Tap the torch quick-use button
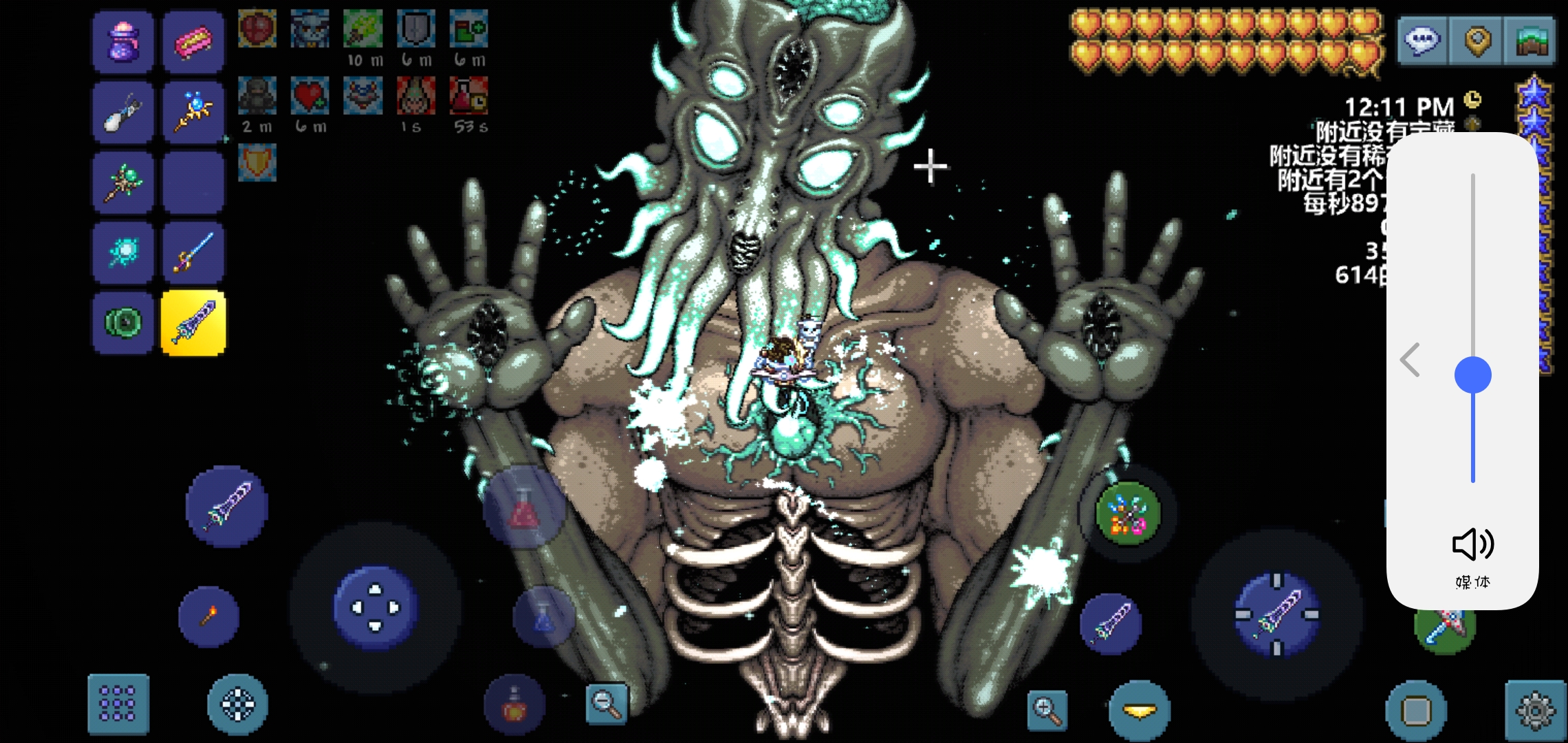This screenshot has height=743, width=1568. click(208, 616)
